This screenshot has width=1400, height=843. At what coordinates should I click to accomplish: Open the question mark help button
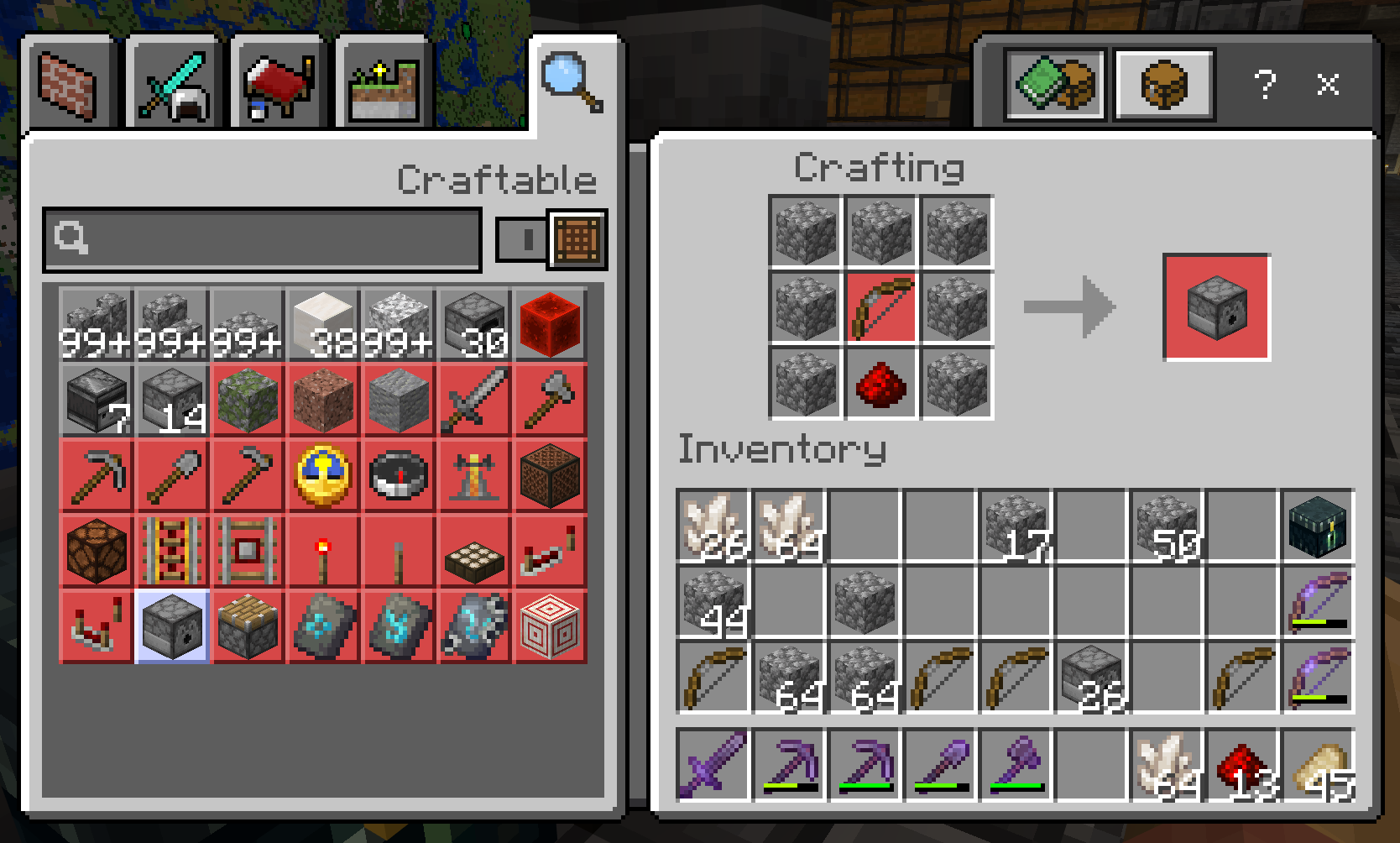pyautogui.click(x=1264, y=84)
